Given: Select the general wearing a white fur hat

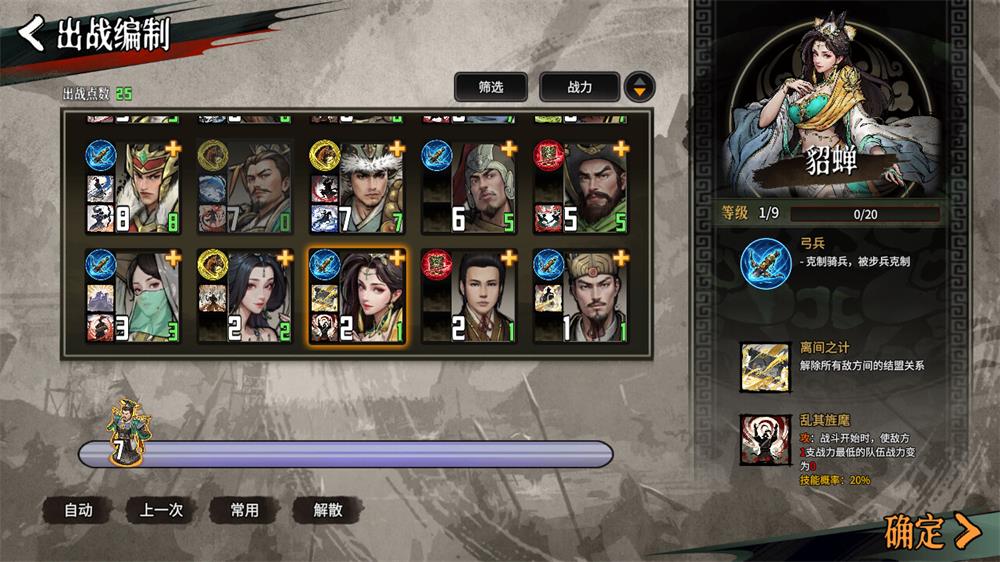Looking at the screenshot, I should pos(357,187).
